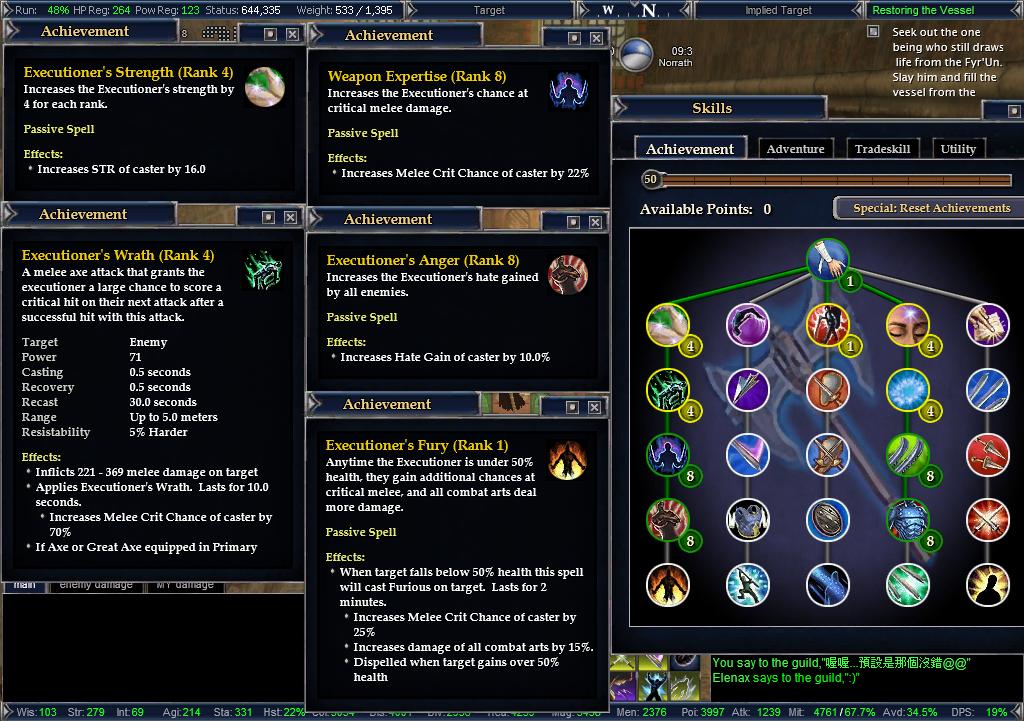The image size is (1024, 721).
Task: Select the golden silhouette achievement node
Action: point(986,585)
